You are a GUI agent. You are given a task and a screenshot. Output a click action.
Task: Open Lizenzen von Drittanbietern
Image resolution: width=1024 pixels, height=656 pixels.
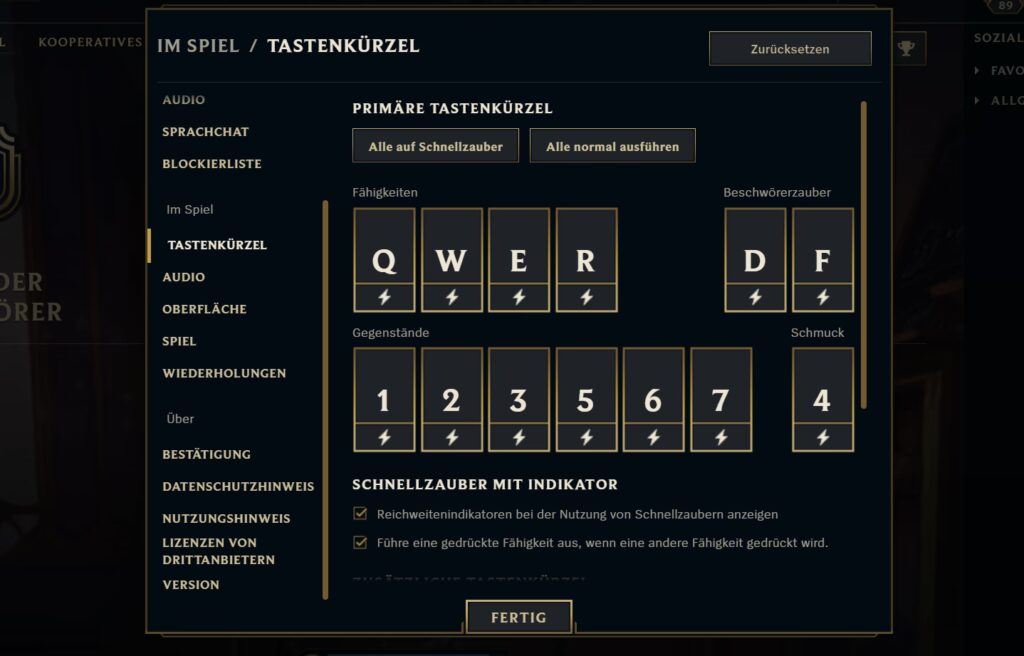tap(218, 551)
